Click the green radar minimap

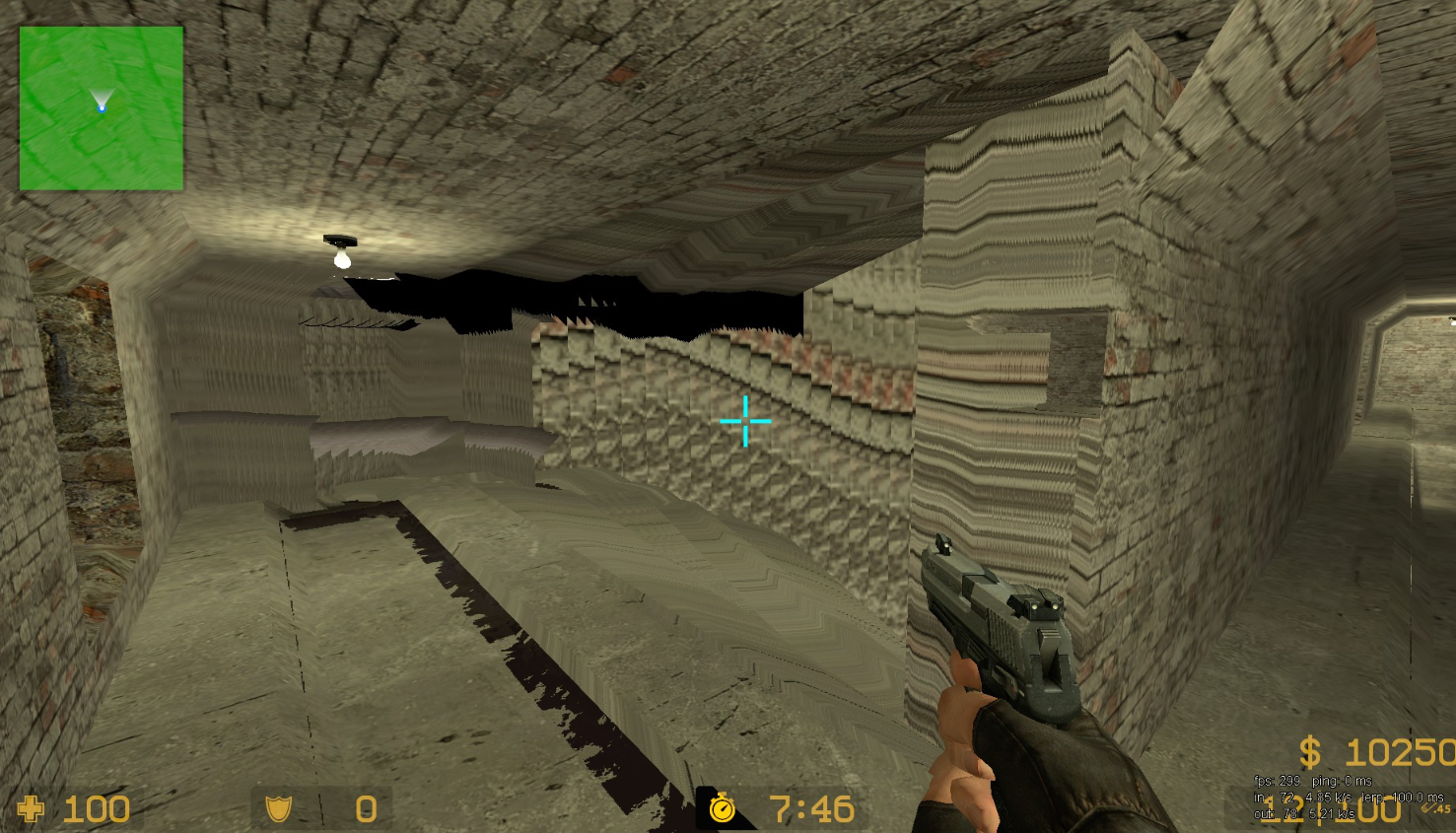(102, 108)
